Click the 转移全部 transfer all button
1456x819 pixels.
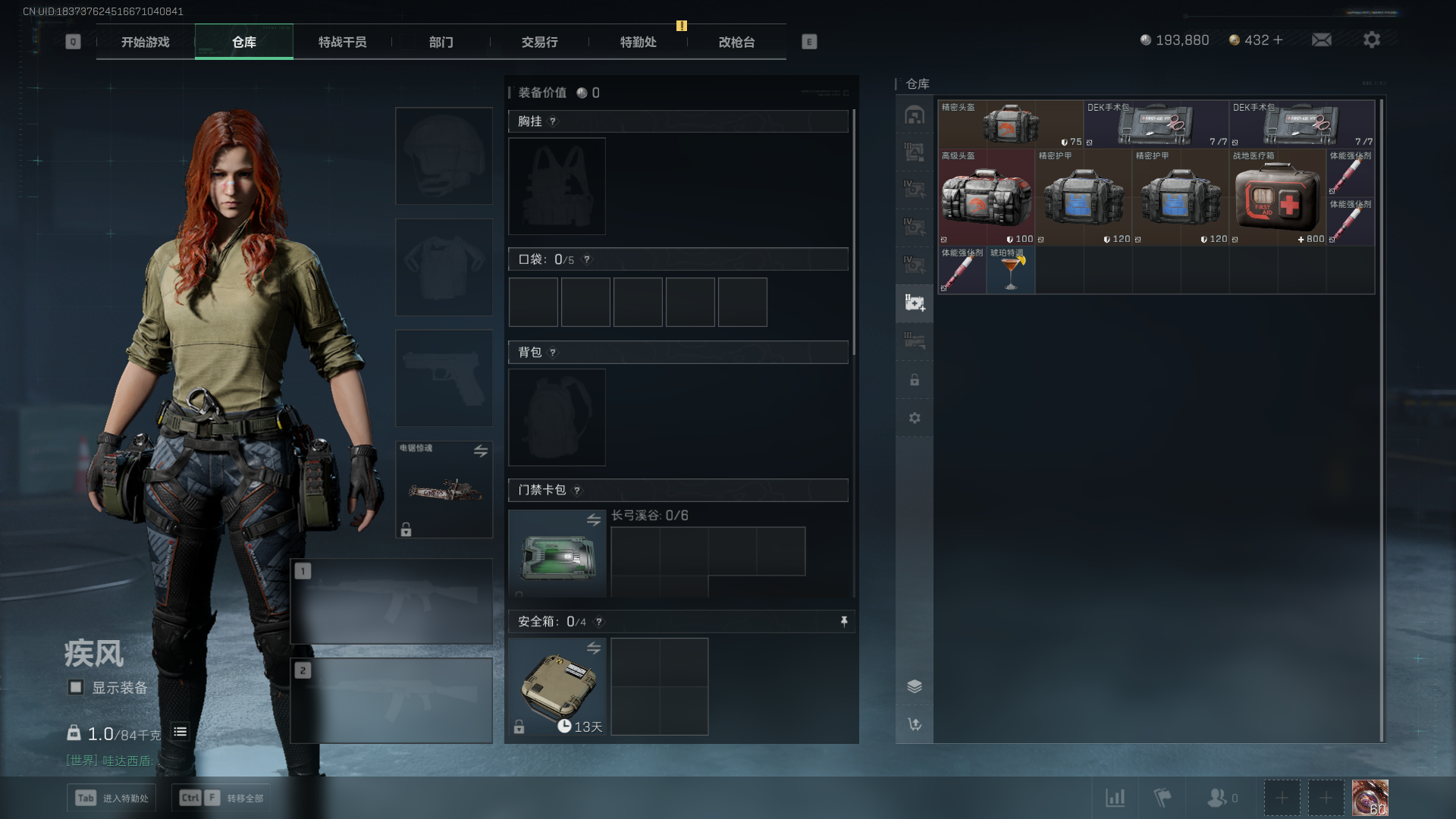click(221, 798)
